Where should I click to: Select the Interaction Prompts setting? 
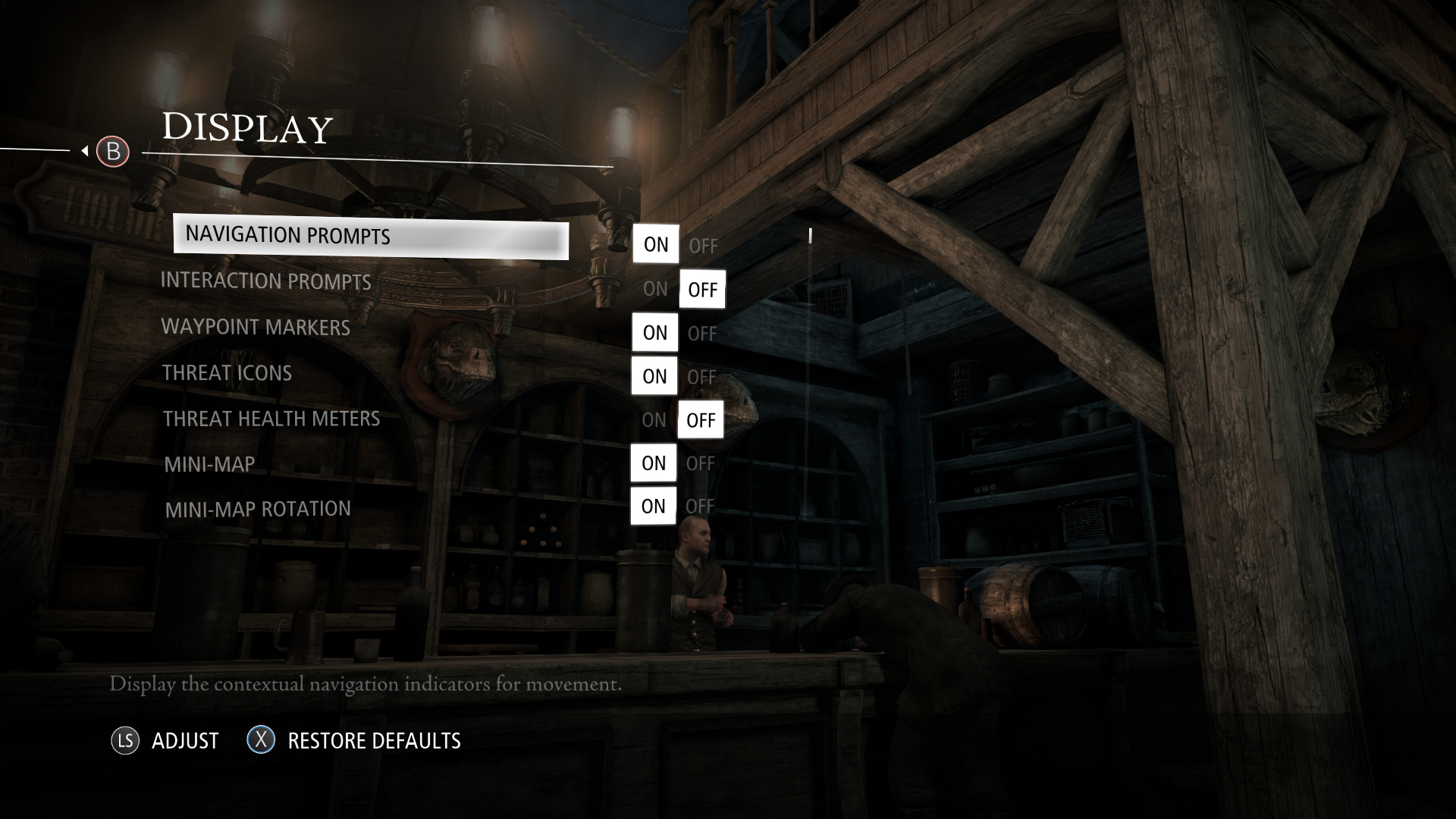coord(265,281)
